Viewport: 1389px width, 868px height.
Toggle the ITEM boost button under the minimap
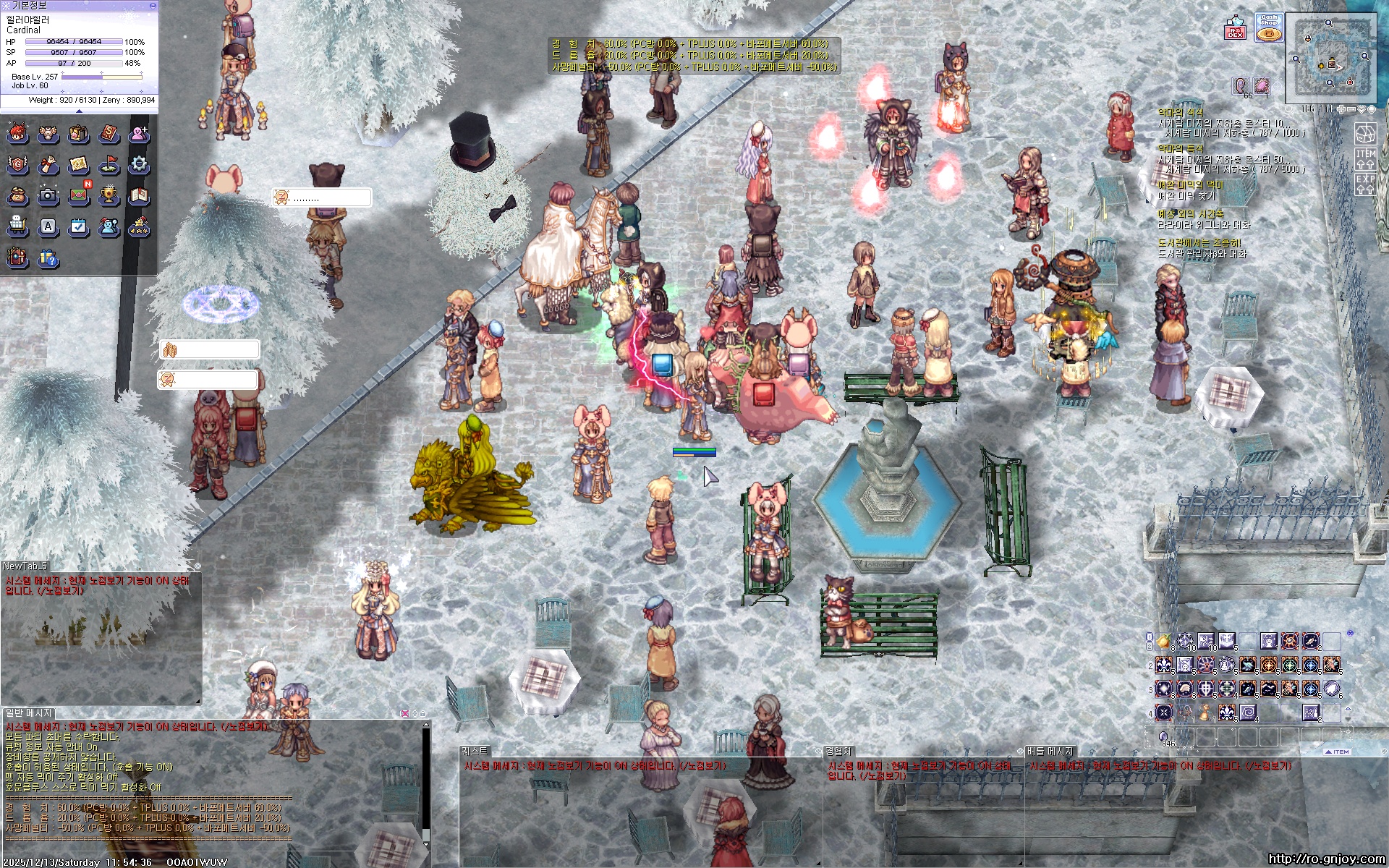[1366, 159]
